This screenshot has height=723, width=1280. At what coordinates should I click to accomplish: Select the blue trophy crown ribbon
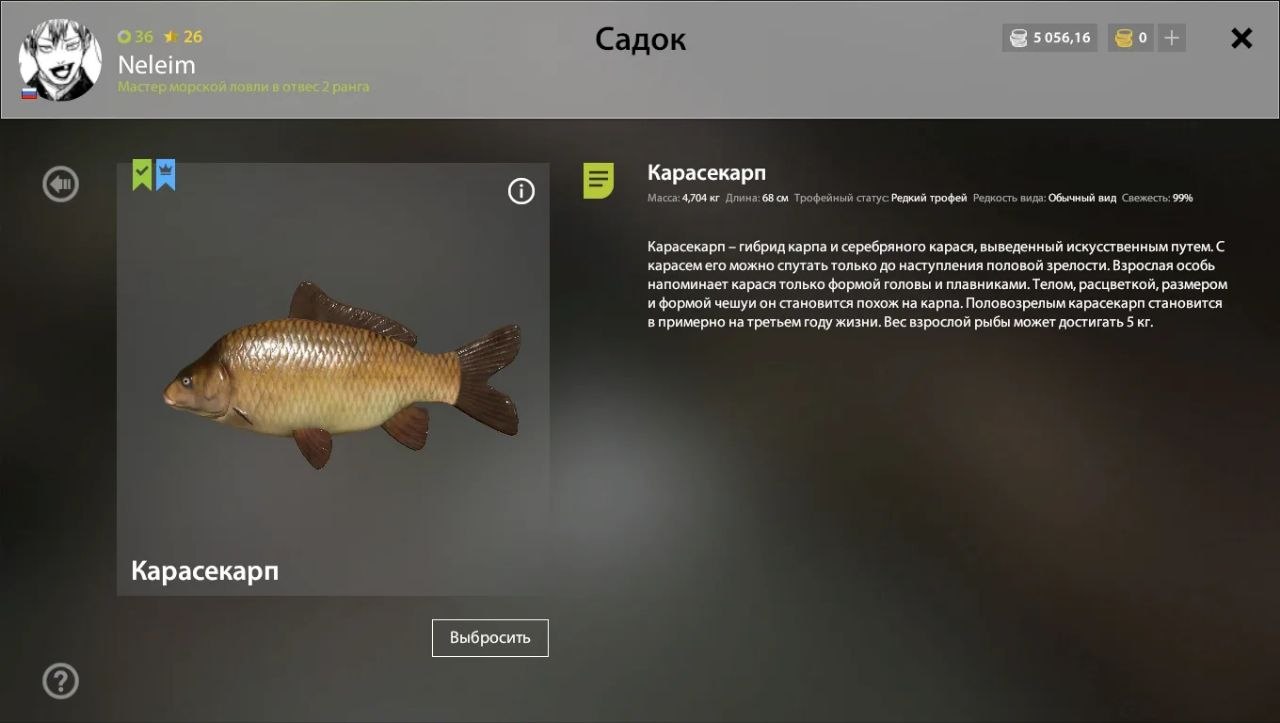click(x=163, y=174)
